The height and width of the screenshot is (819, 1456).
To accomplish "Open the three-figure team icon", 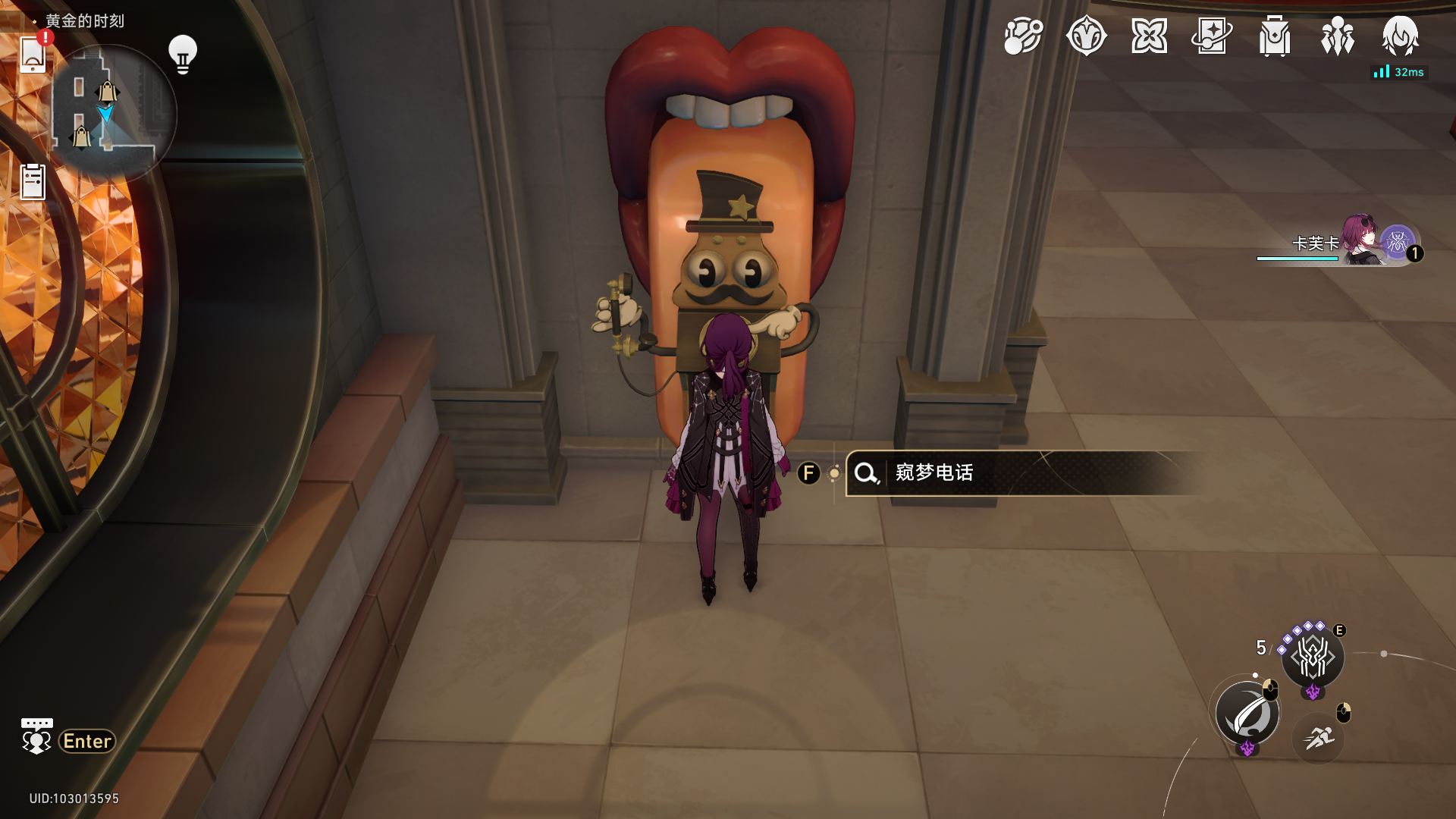I will (1338, 36).
